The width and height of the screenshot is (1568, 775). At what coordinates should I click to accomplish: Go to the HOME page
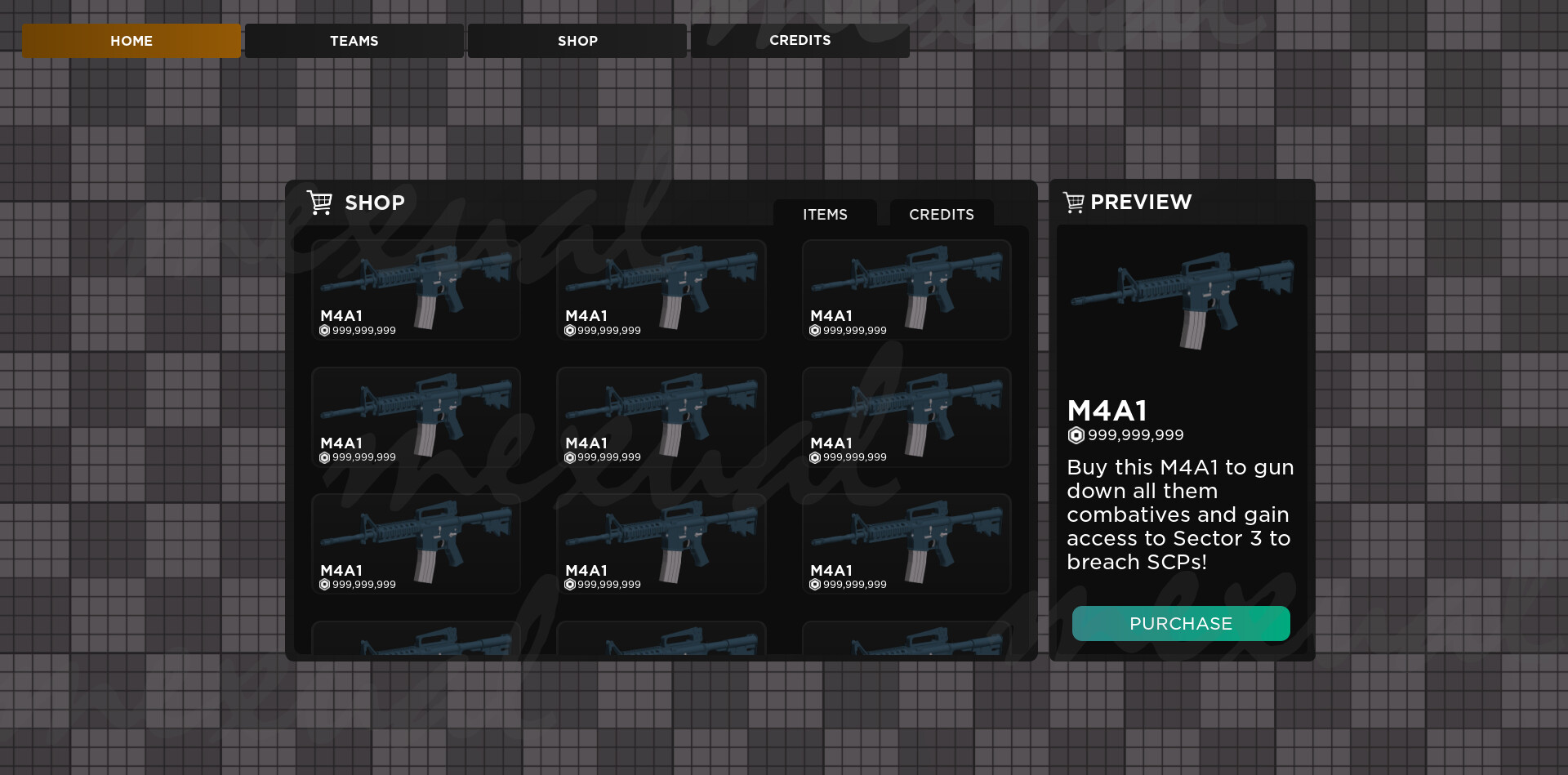(x=131, y=41)
